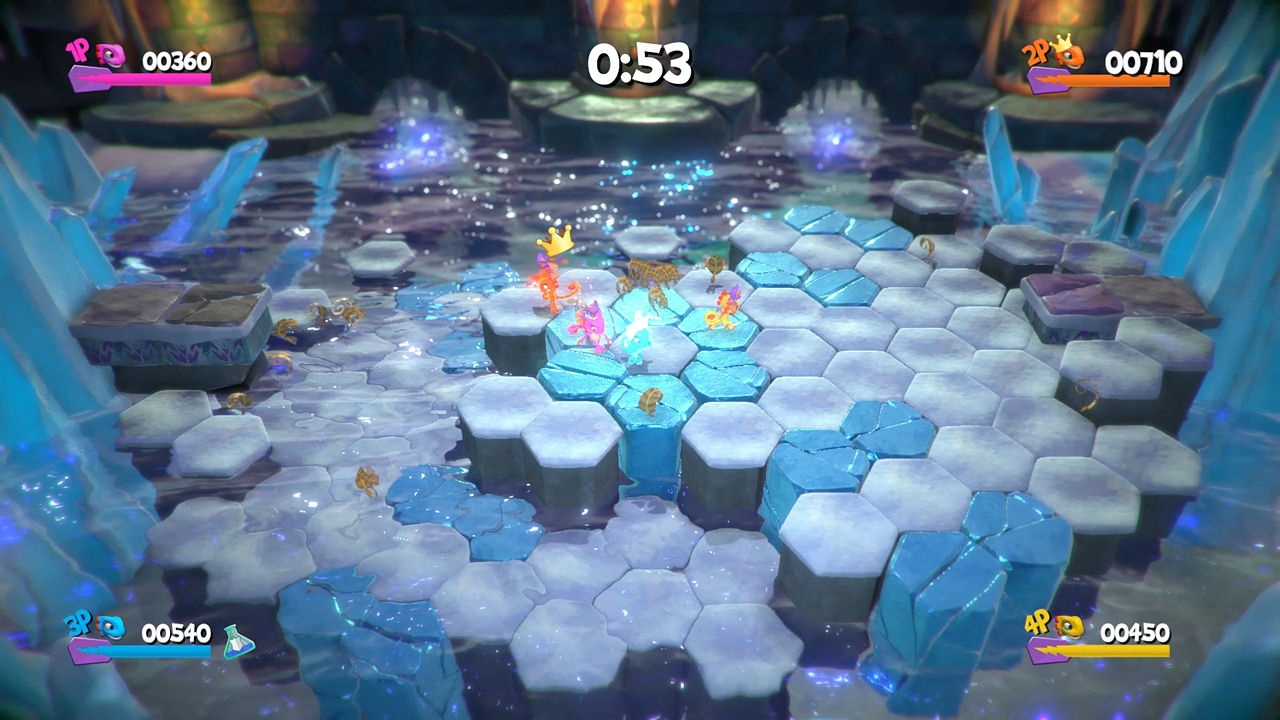The image size is (1280, 720).
Task: Select the 4P yellow character icon
Action: coord(1068,627)
